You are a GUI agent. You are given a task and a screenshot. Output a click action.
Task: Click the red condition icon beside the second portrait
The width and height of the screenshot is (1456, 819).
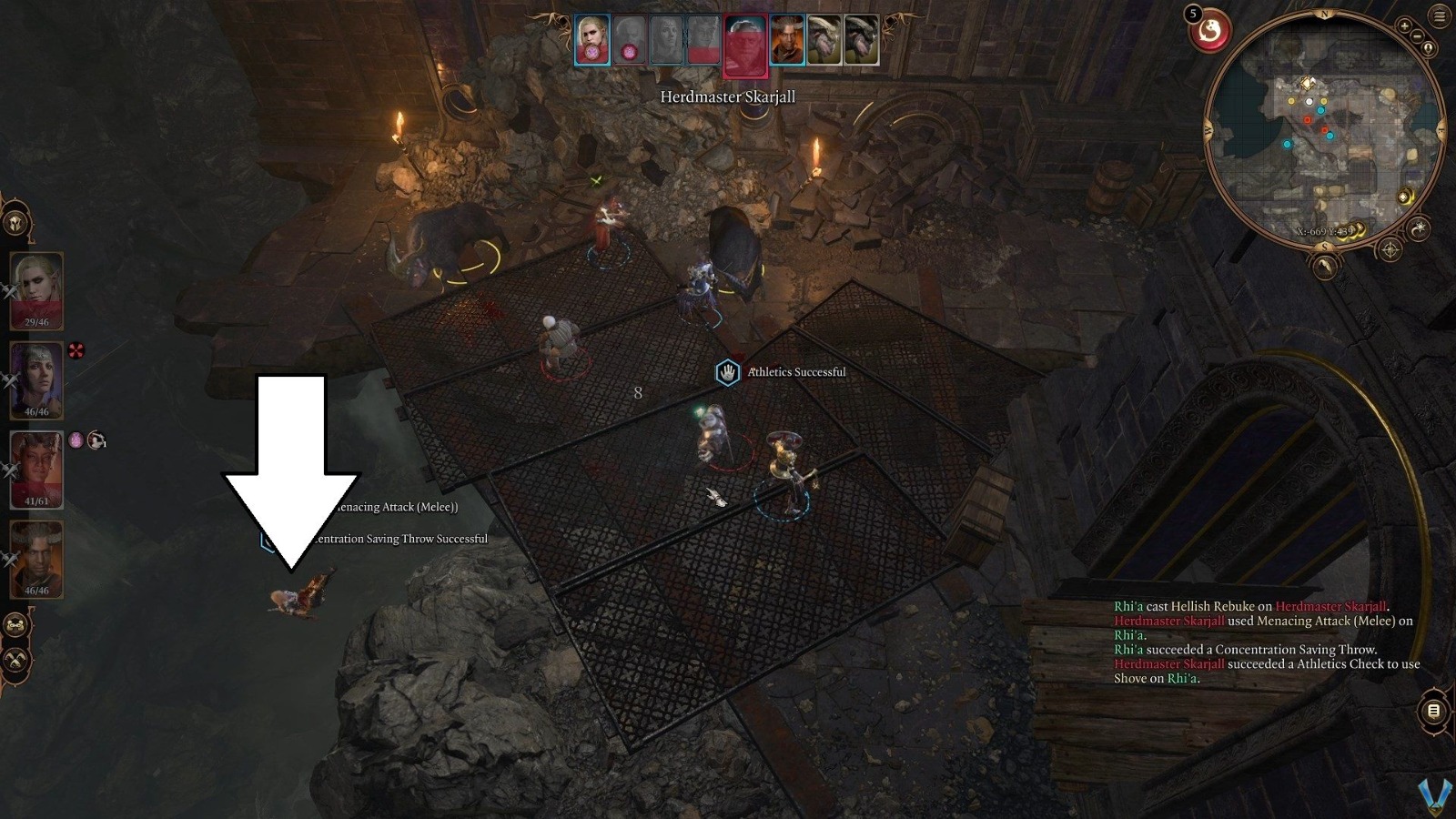tap(76, 349)
